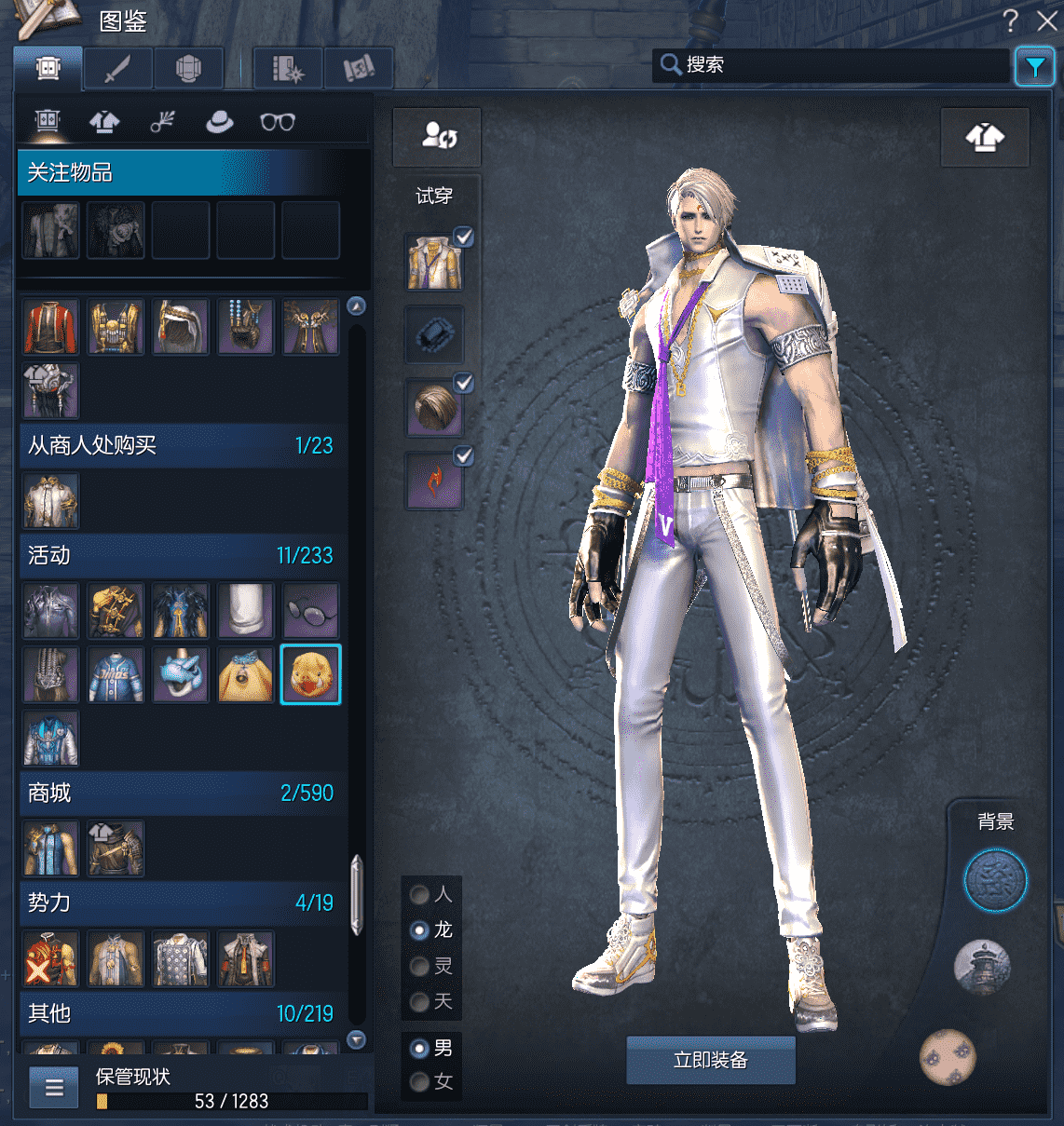Close the 图鉴 window

[x=1047, y=20]
